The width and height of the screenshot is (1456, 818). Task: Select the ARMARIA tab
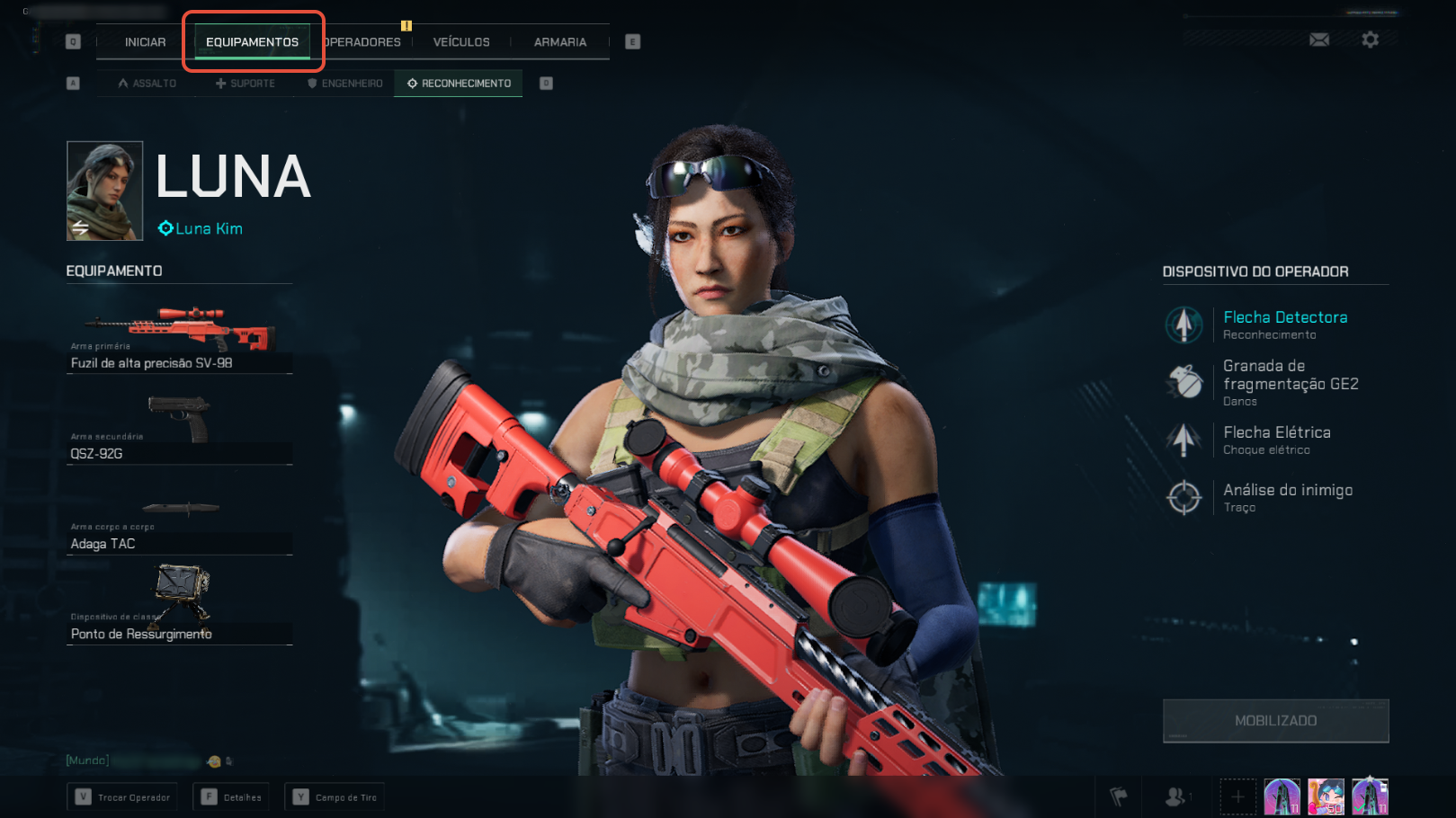[559, 42]
